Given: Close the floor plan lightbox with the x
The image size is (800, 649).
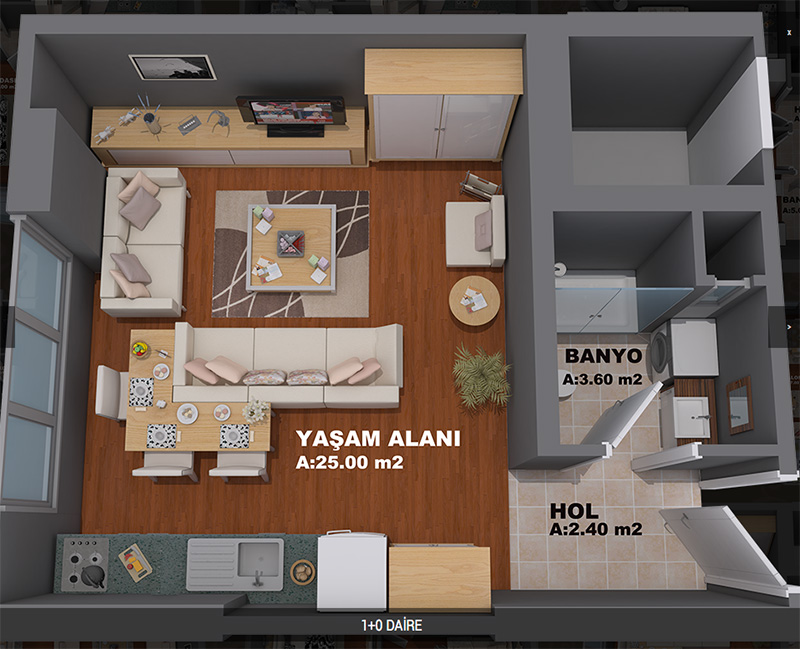Looking at the screenshot, I should (789, 32).
